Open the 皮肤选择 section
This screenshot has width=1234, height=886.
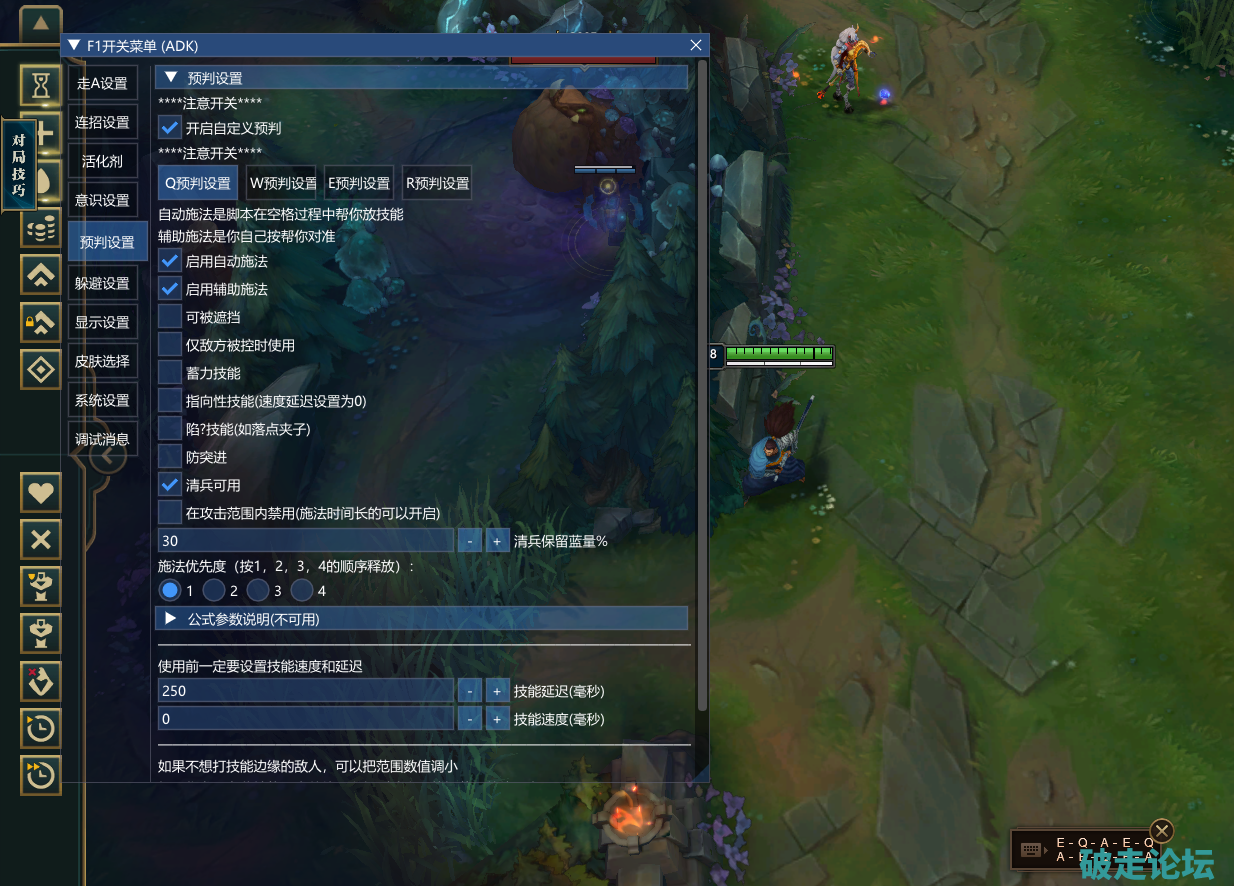click(x=103, y=361)
